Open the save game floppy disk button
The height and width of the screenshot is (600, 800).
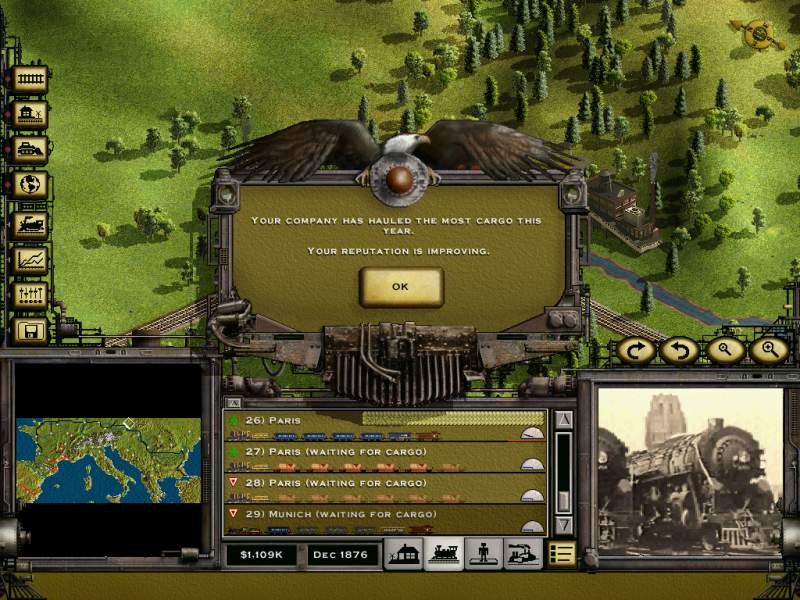tap(31, 330)
